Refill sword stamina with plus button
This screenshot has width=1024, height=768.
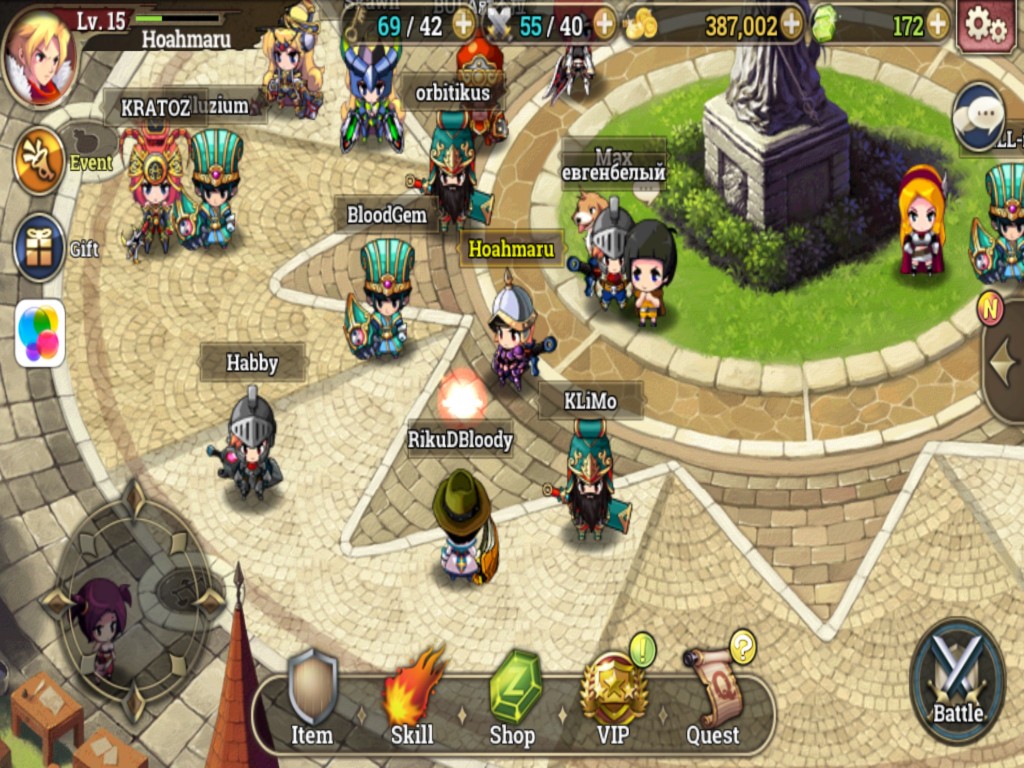pyautogui.click(x=604, y=25)
